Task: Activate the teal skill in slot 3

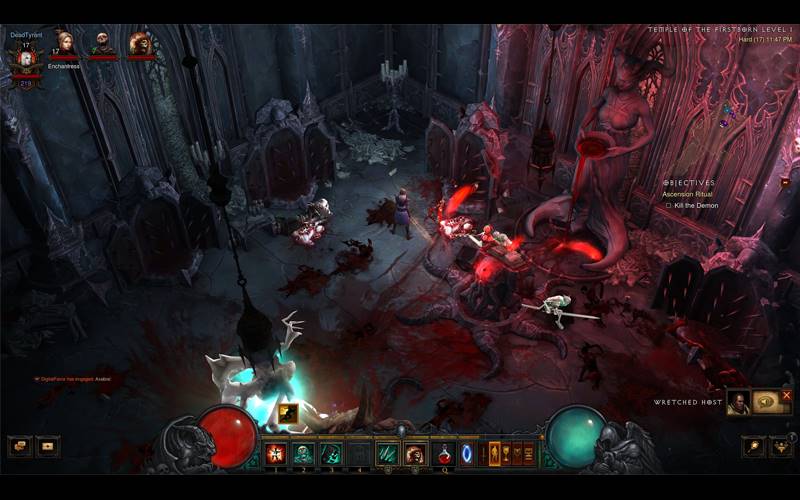Action: tap(330, 453)
